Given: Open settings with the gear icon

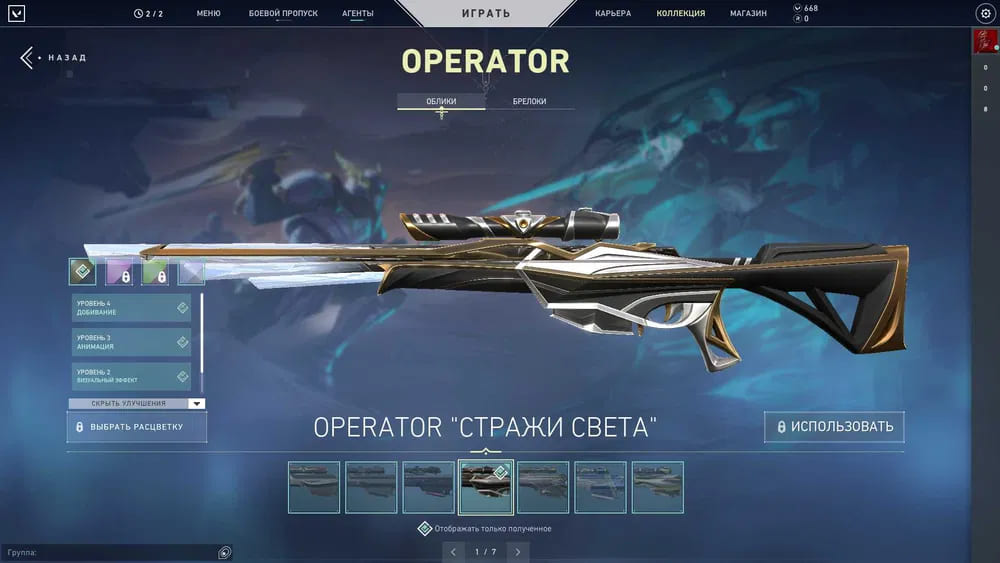Looking at the screenshot, I should tap(984, 13).
